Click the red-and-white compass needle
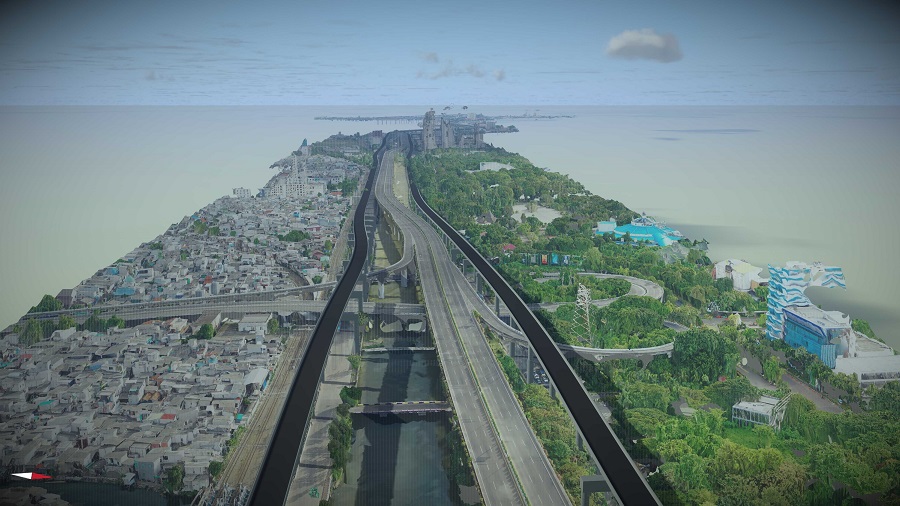900x506 pixels. coord(31,476)
